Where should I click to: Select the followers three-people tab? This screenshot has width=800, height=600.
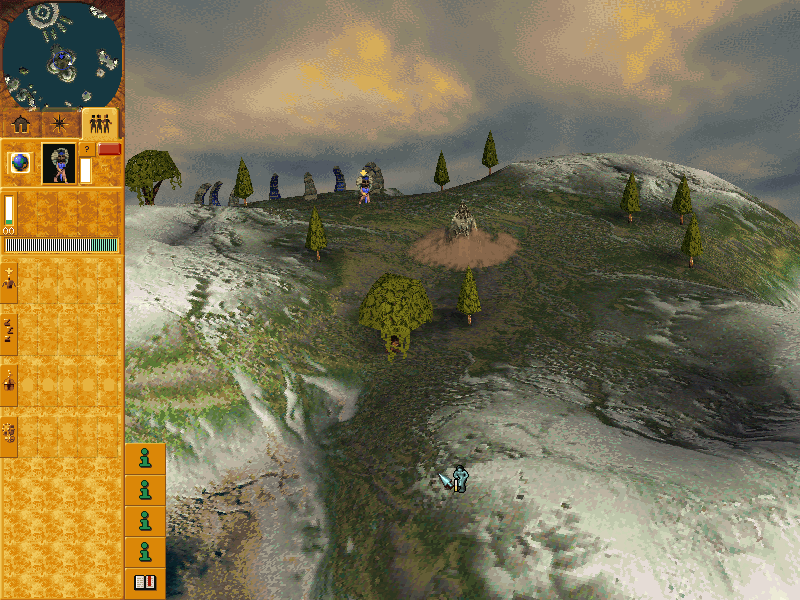pyautogui.click(x=99, y=124)
